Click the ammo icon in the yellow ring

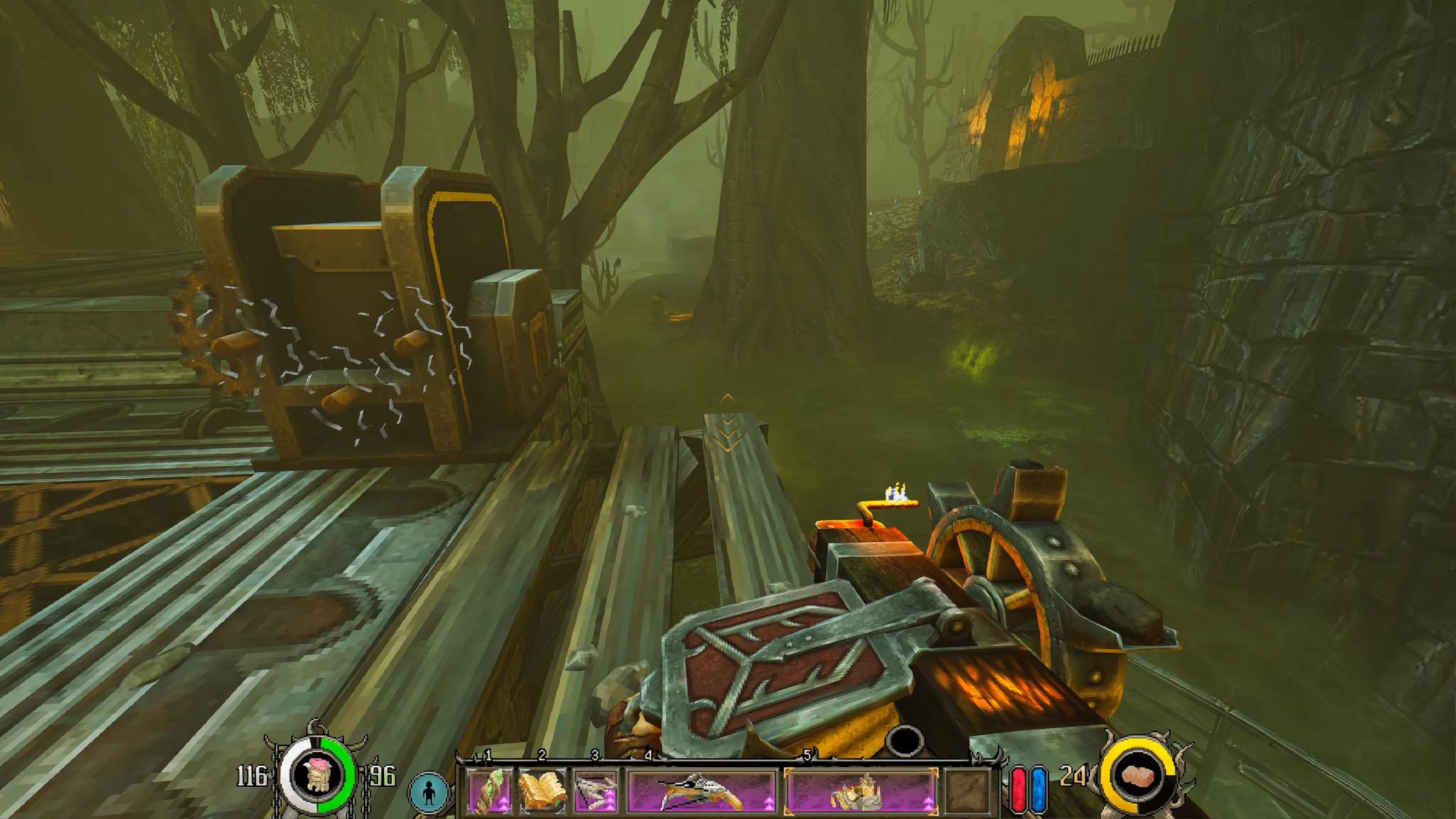[x=1138, y=776]
